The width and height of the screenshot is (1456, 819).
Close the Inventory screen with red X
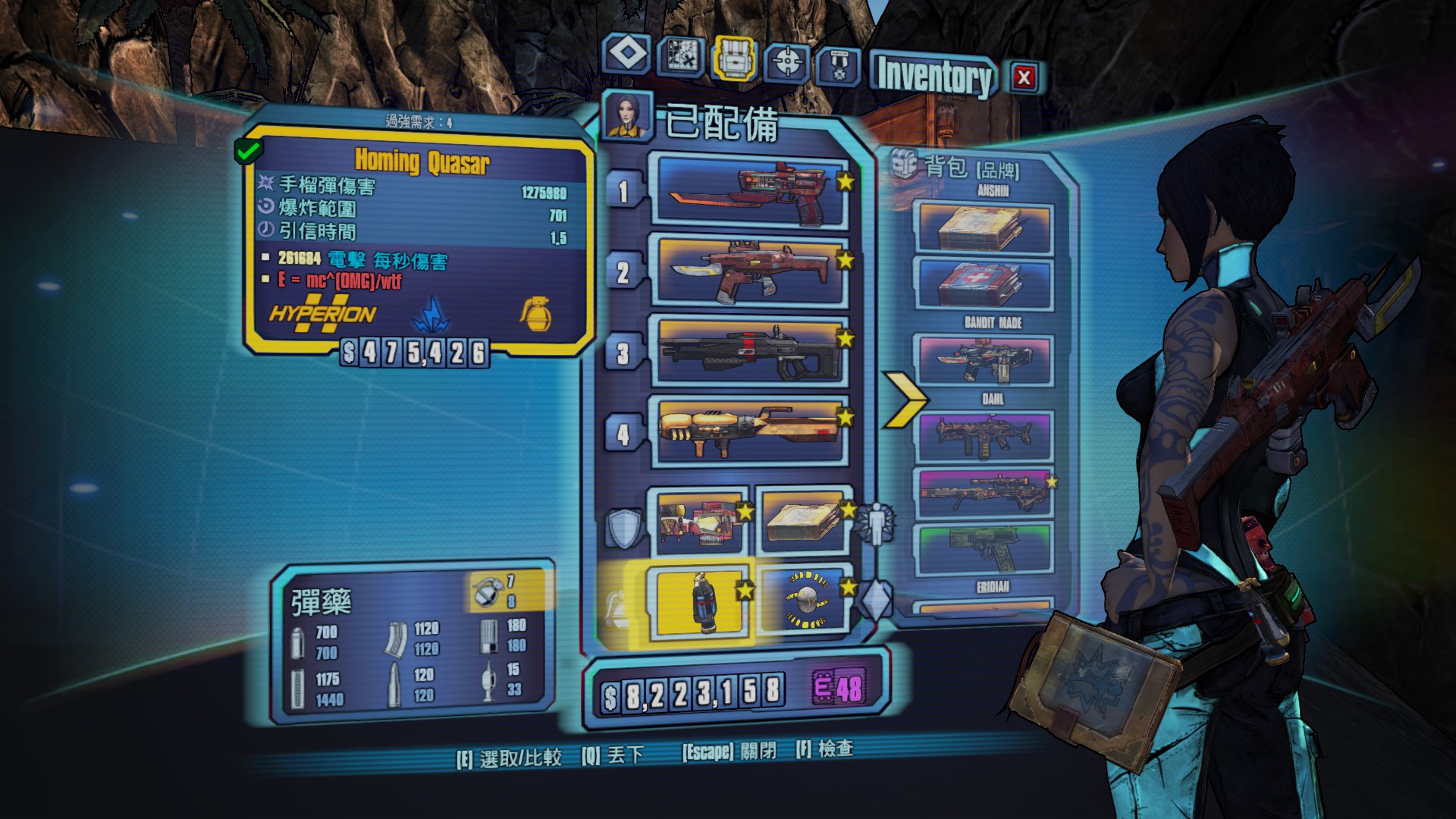(x=1024, y=77)
